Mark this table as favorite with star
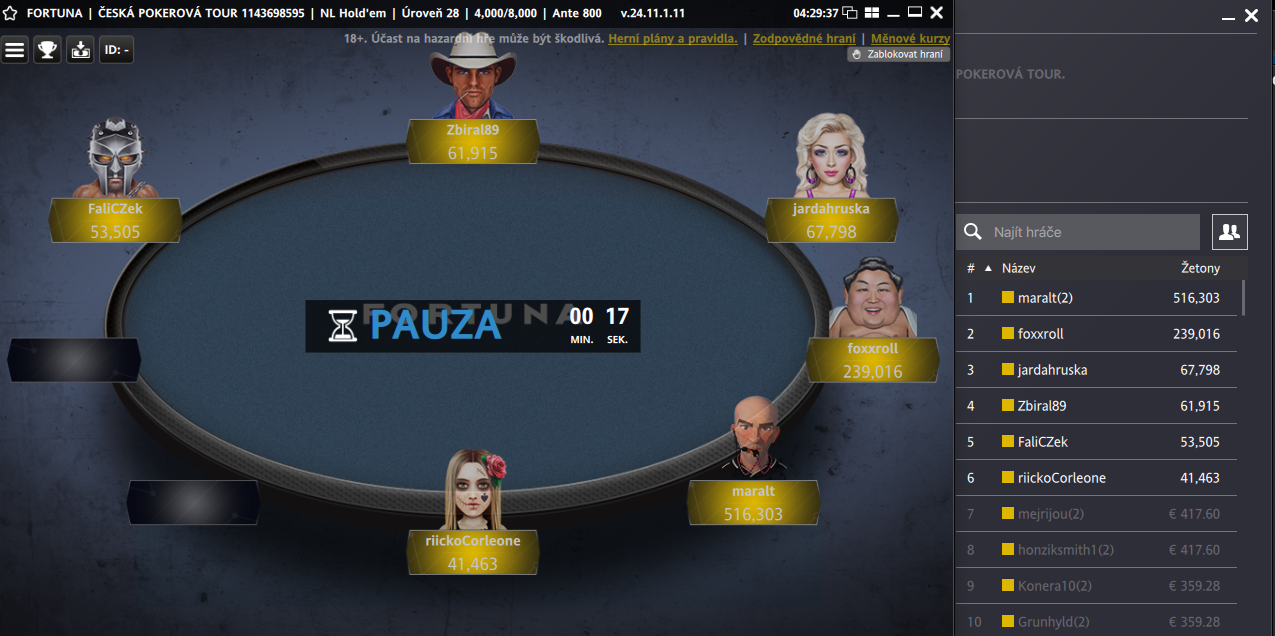The height and width of the screenshot is (636, 1275). tap(10, 13)
